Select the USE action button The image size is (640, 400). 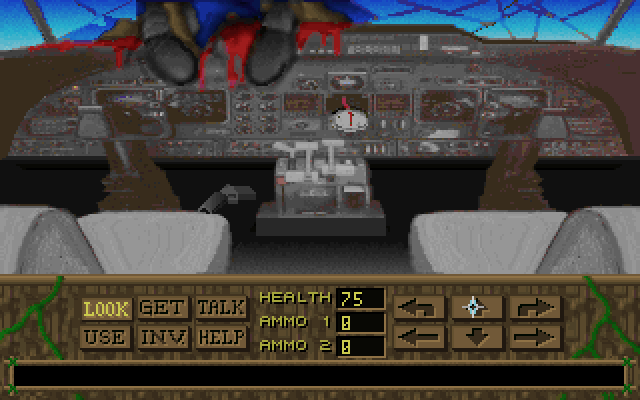click(106, 337)
